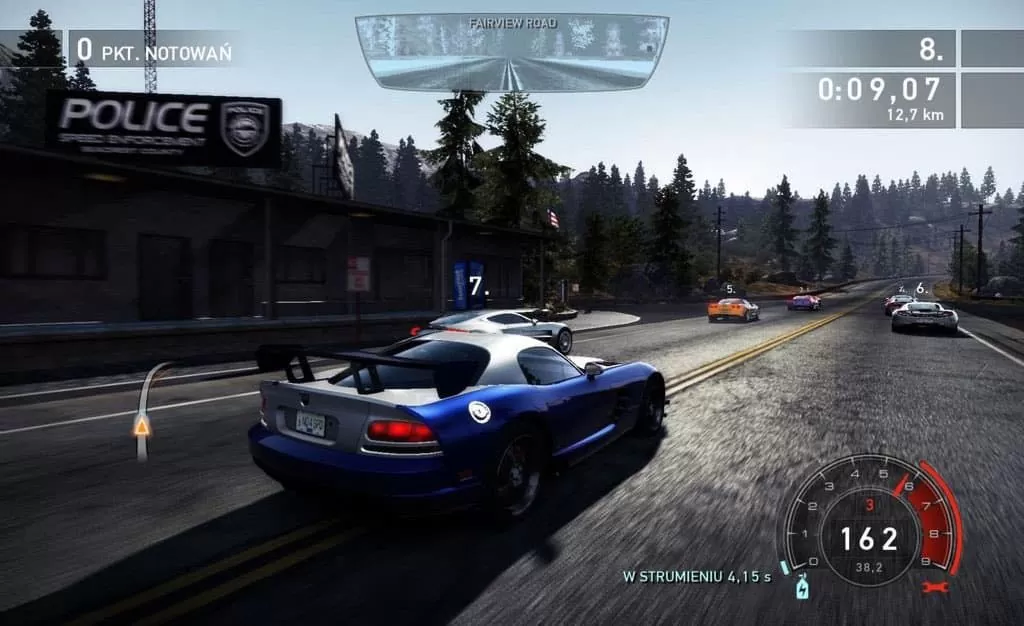This screenshot has width=1024, height=626.
Task: Click the orange route arrow indicator
Action: click(x=142, y=427)
